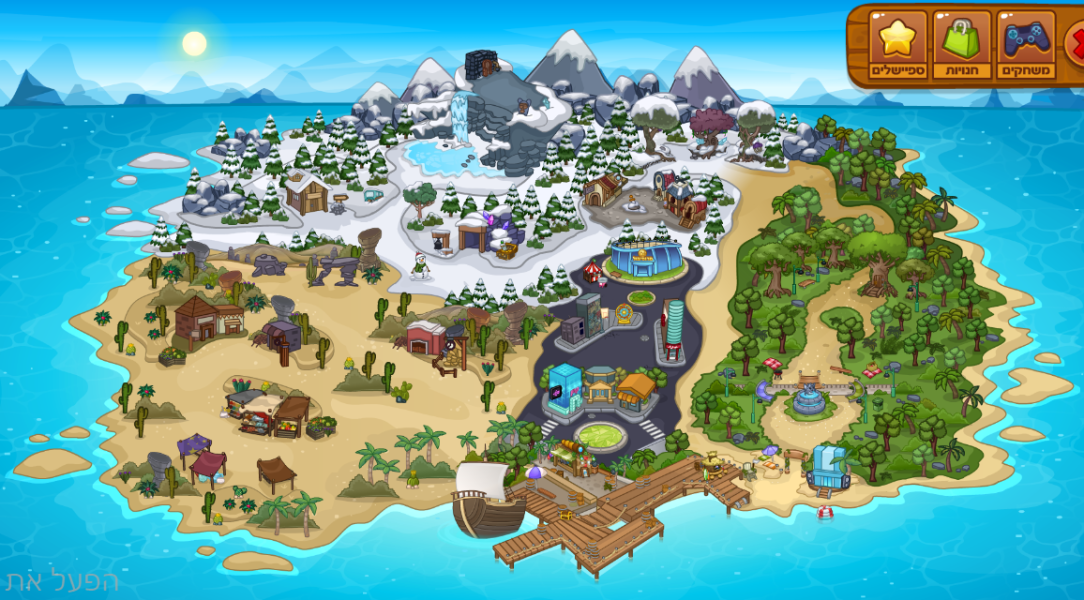Close the island map with red X
Image resolution: width=1084 pixels, height=600 pixels.
point(1076,42)
